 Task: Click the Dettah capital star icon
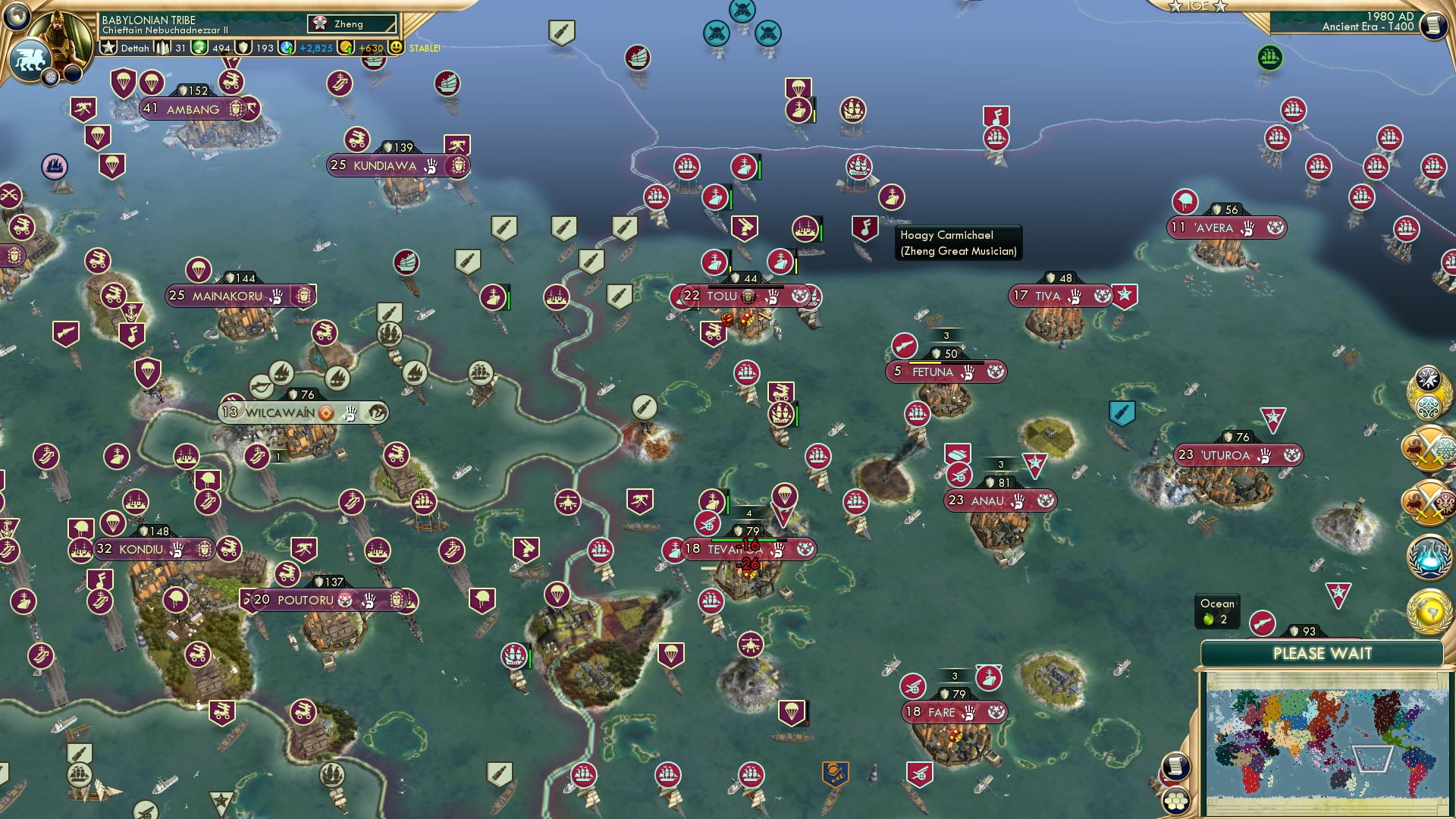(x=109, y=48)
